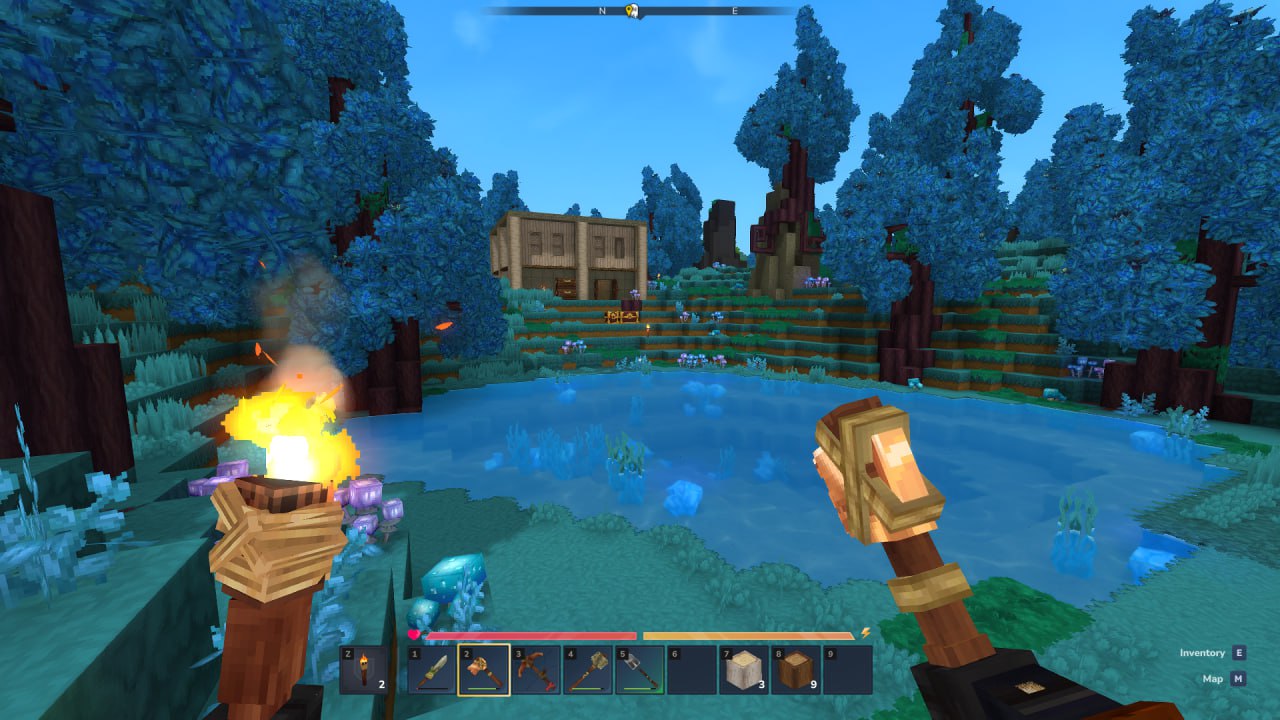Select the dark wood block stack of 9

click(x=796, y=670)
